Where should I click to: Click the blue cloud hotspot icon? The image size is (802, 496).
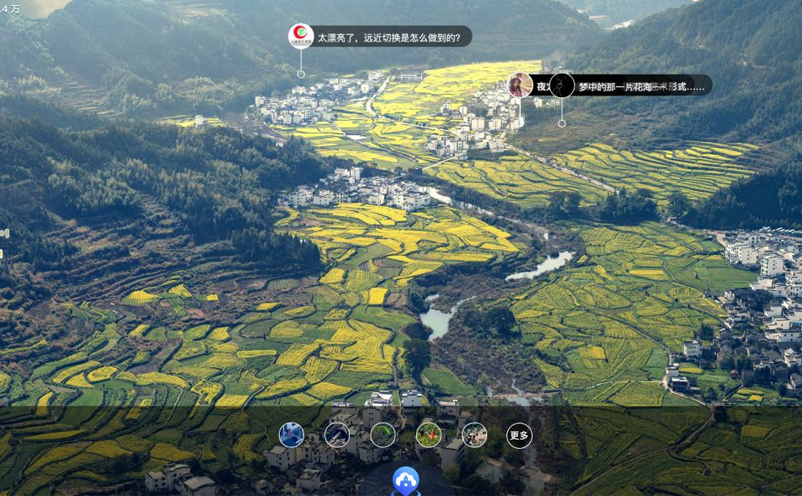click(x=405, y=481)
